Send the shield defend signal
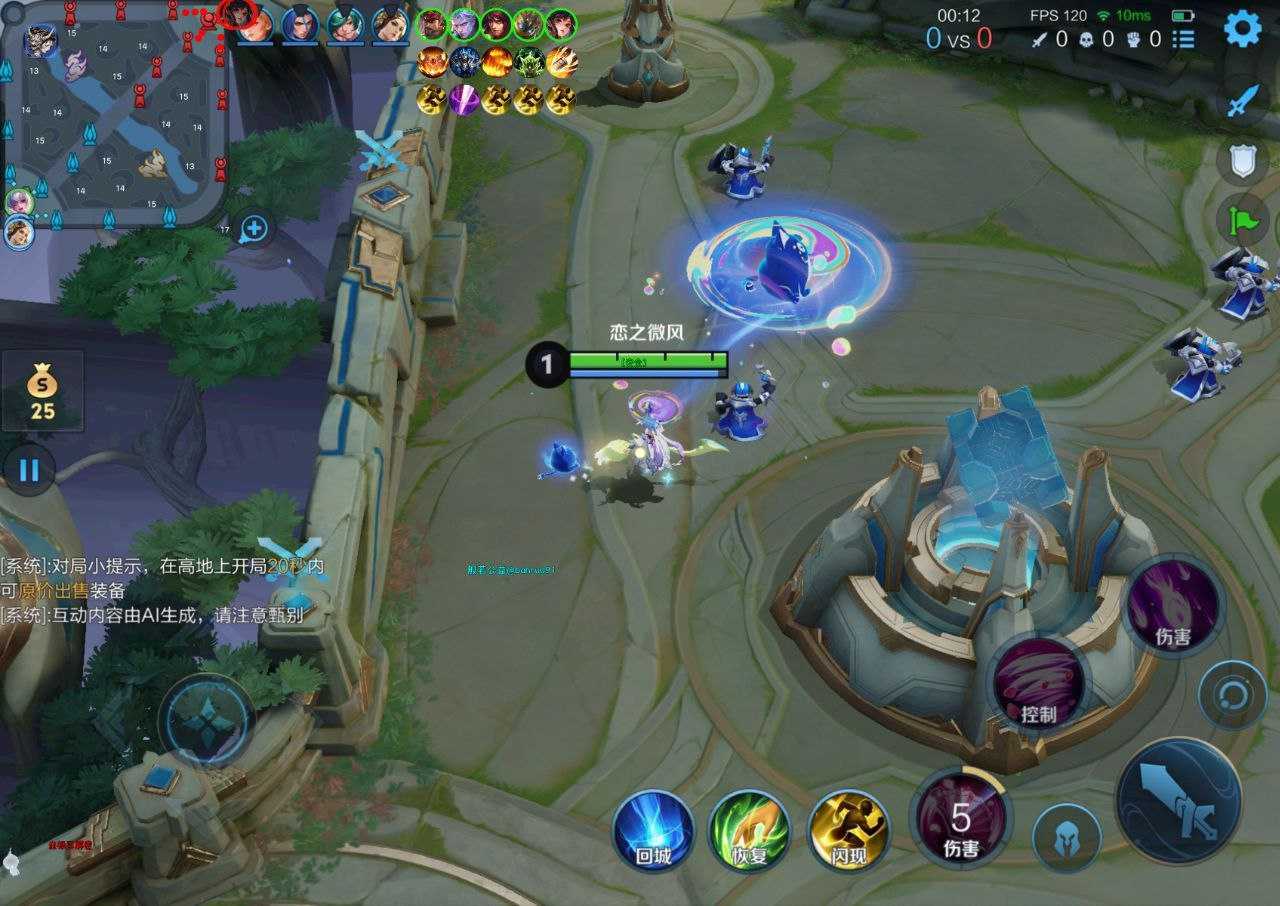This screenshot has height=906, width=1280. tap(1242, 160)
